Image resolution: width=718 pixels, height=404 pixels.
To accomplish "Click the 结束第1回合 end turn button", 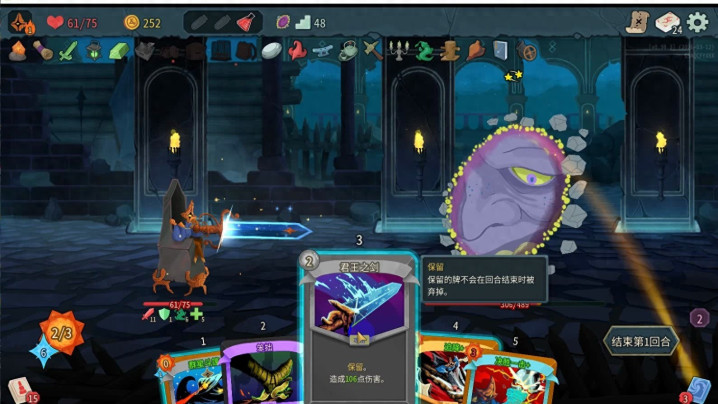I will pyautogui.click(x=641, y=342).
